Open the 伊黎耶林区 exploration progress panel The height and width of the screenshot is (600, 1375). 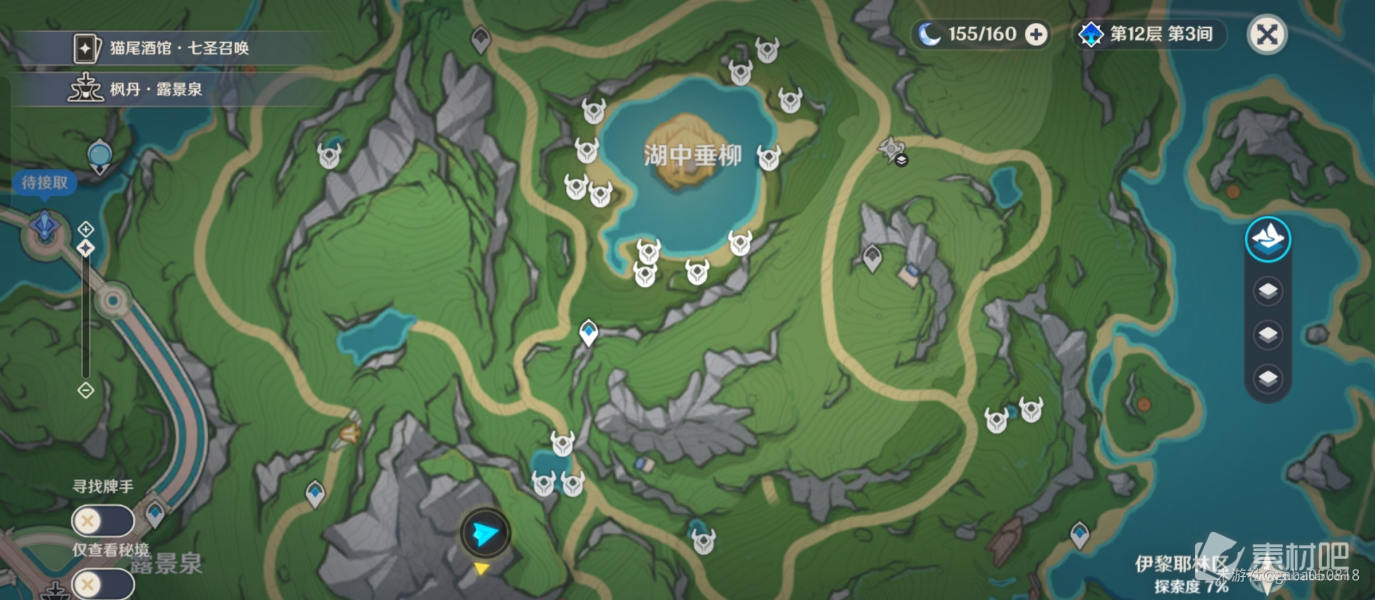[1182, 575]
